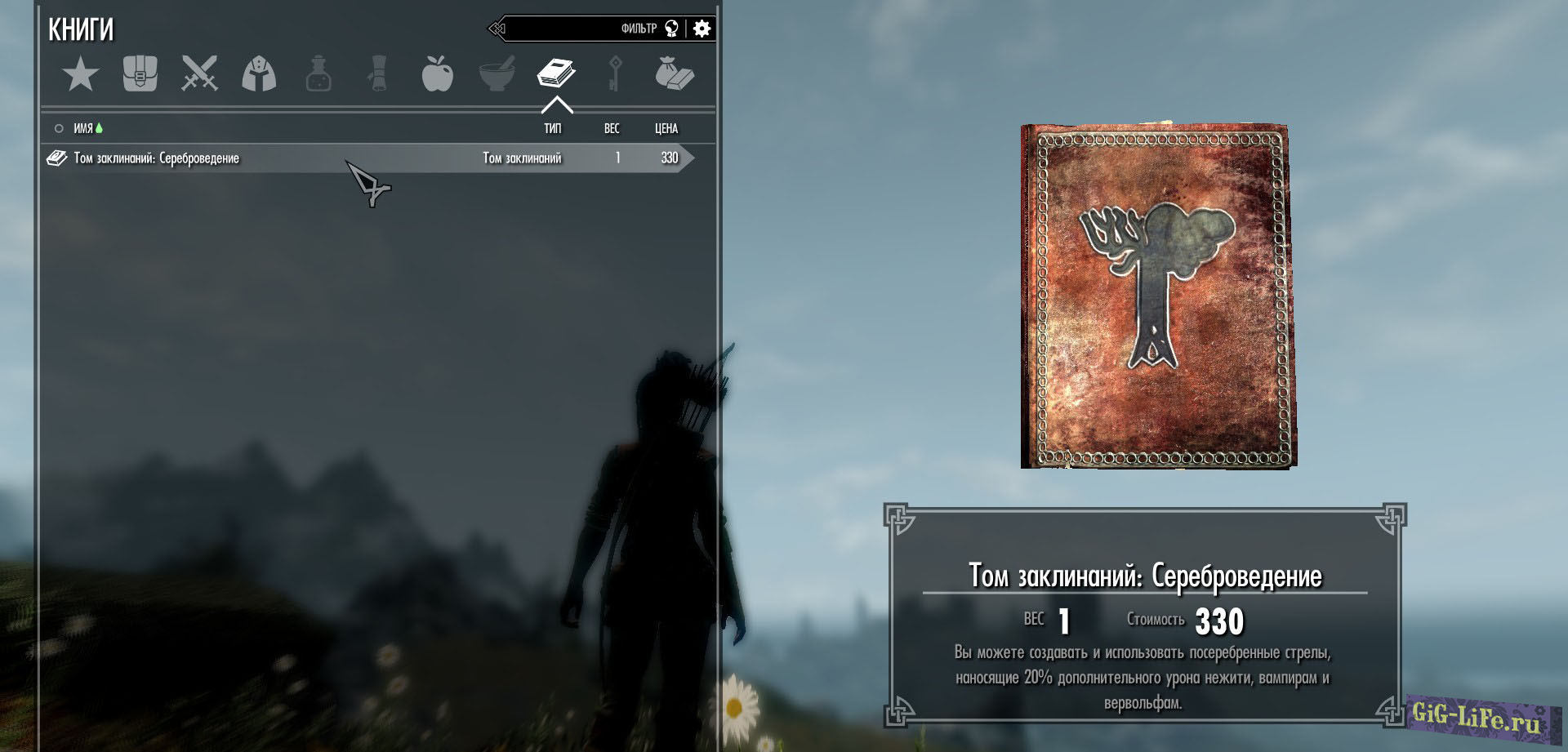Screen dimensions: 1568x752
Task: Open the mortar and pestle ingredients tab
Action: pos(497,74)
